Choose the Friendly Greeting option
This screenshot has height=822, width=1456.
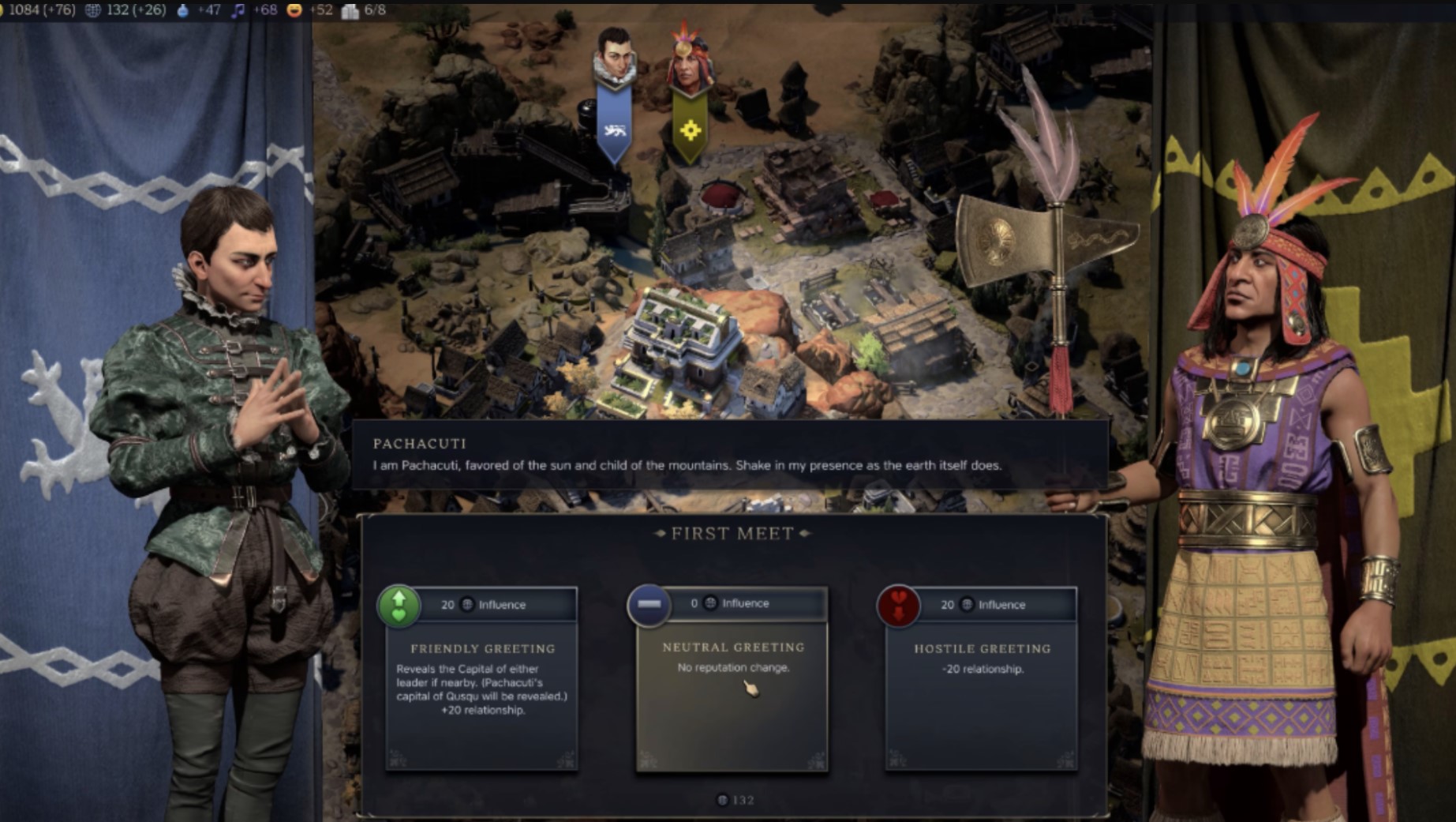point(481,679)
